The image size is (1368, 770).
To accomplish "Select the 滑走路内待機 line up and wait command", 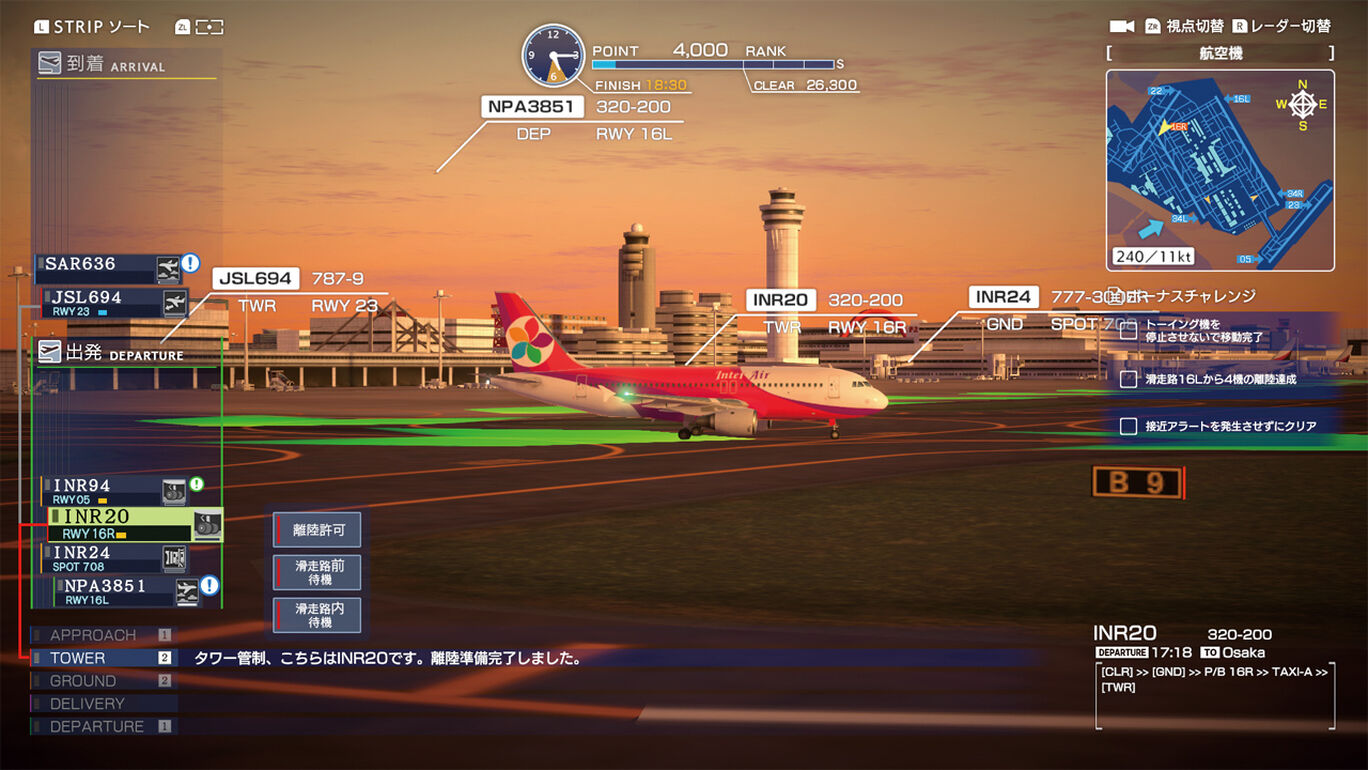I will 318,615.
